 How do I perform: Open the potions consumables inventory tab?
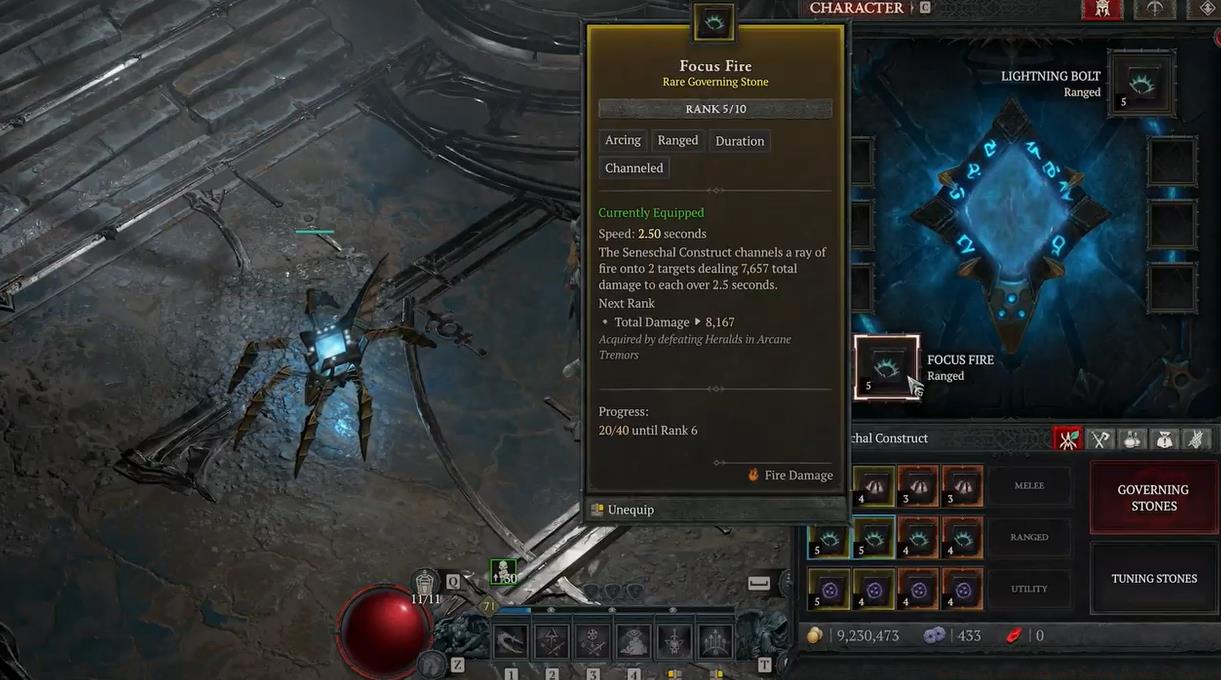coord(1133,438)
